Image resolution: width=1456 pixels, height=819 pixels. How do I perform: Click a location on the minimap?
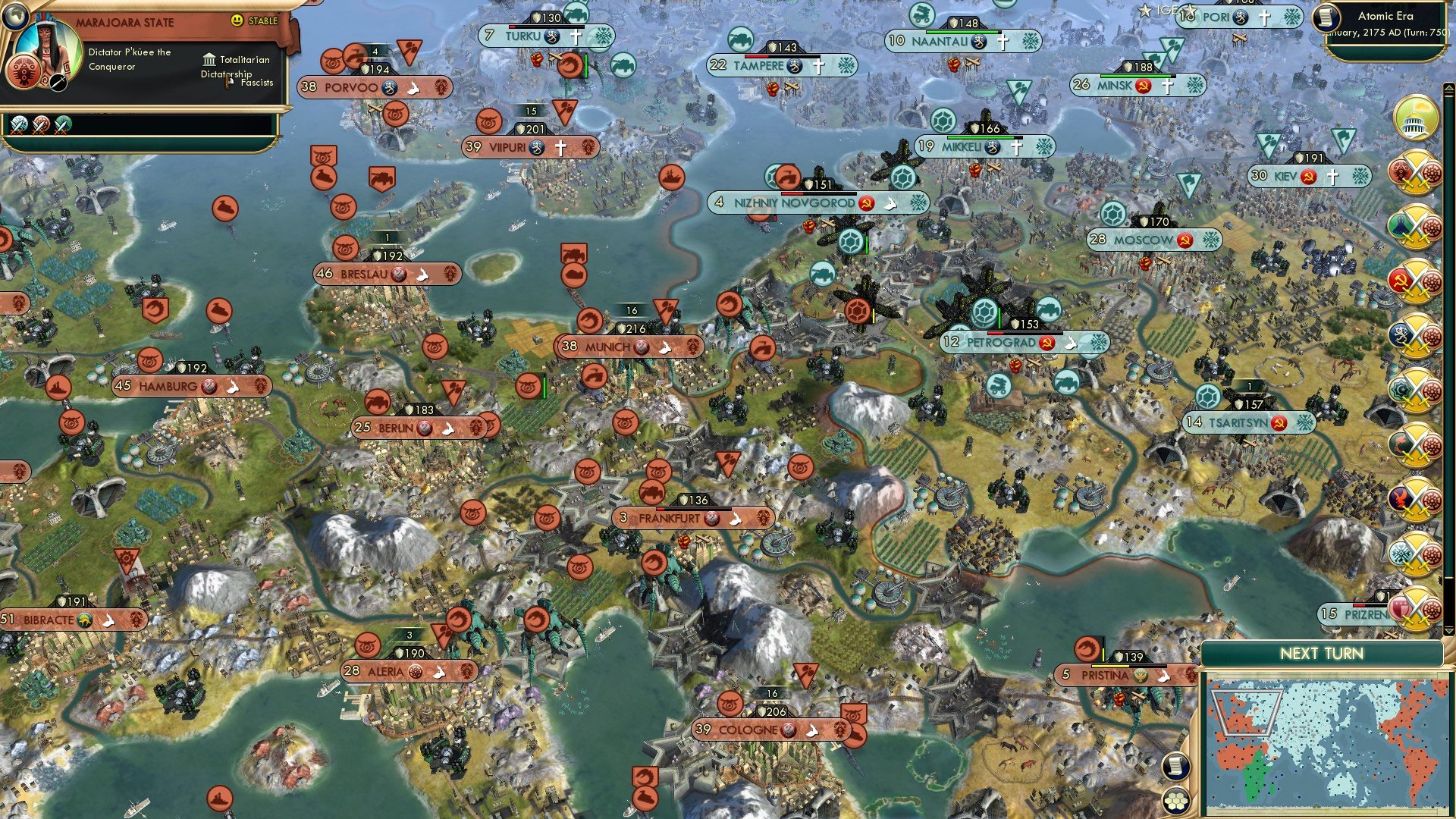[x=1327, y=743]
